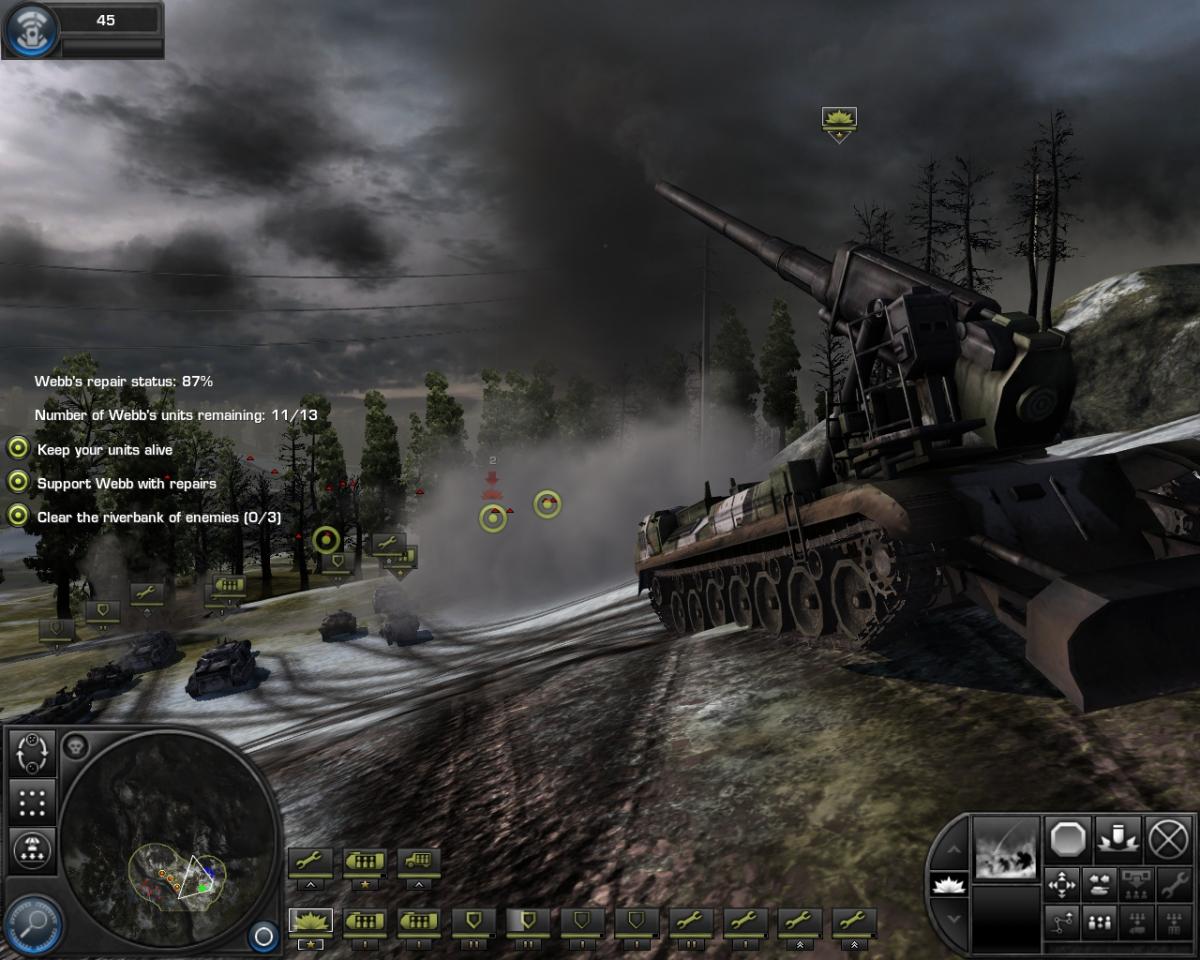Open the magnifying glass map view

[33, 921]
